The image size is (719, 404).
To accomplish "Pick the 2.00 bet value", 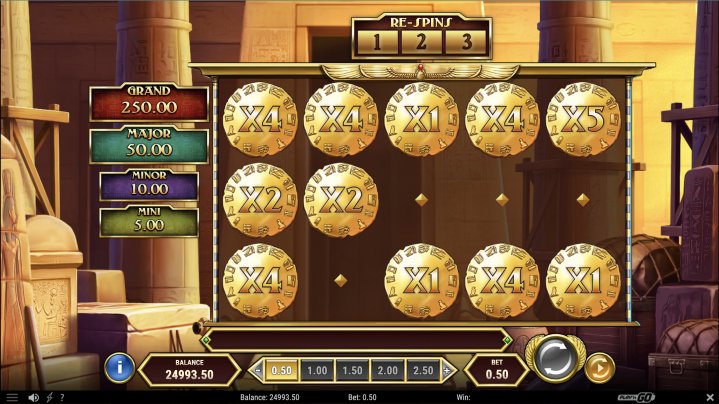I will pyautogui.click(x=387, y=370).
